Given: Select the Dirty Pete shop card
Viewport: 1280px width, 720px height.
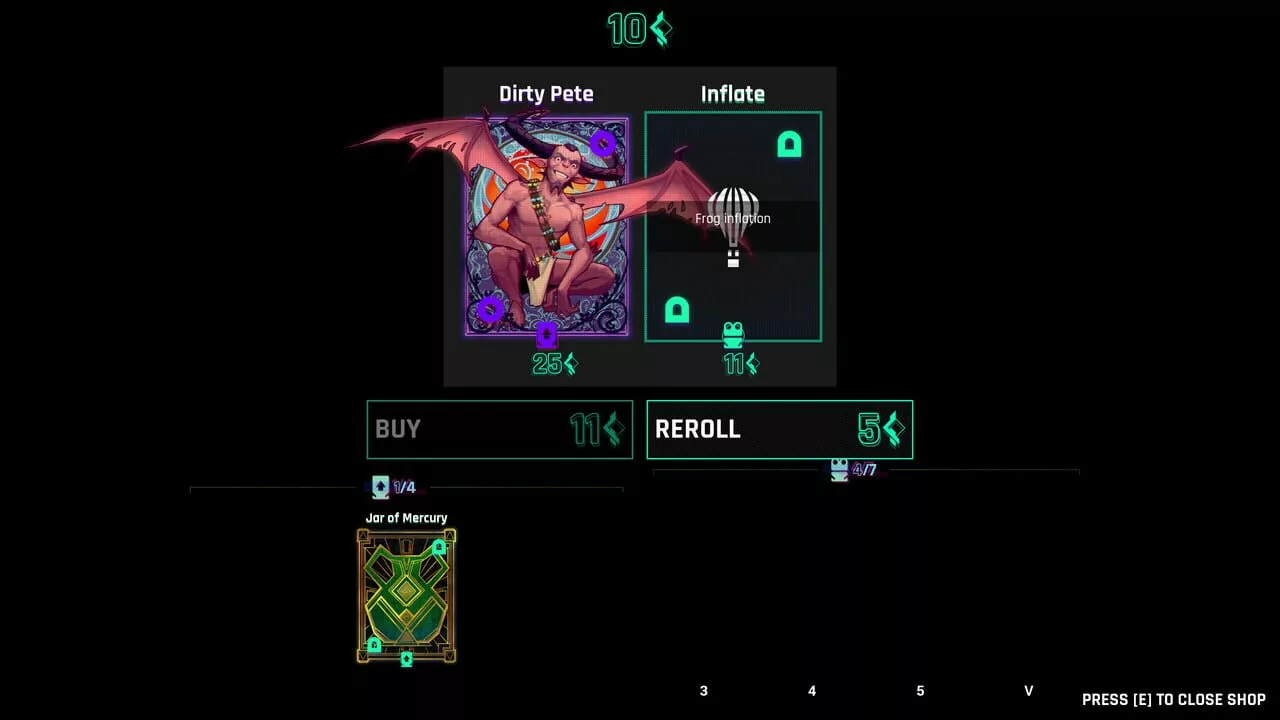Looking at the screenshot, I should click(547, 227).
